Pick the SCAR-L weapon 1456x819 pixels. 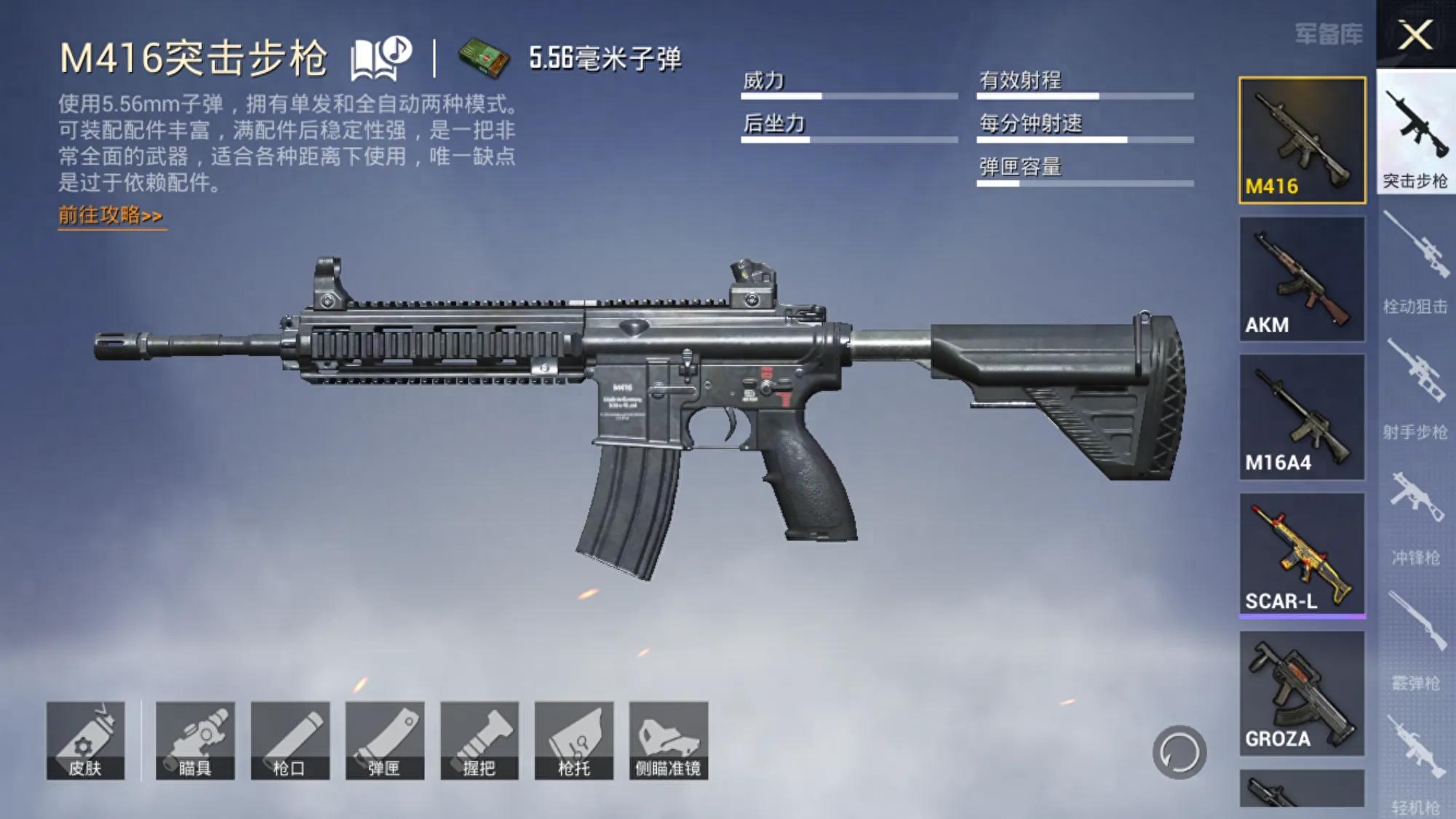(x=1302, y=555)
